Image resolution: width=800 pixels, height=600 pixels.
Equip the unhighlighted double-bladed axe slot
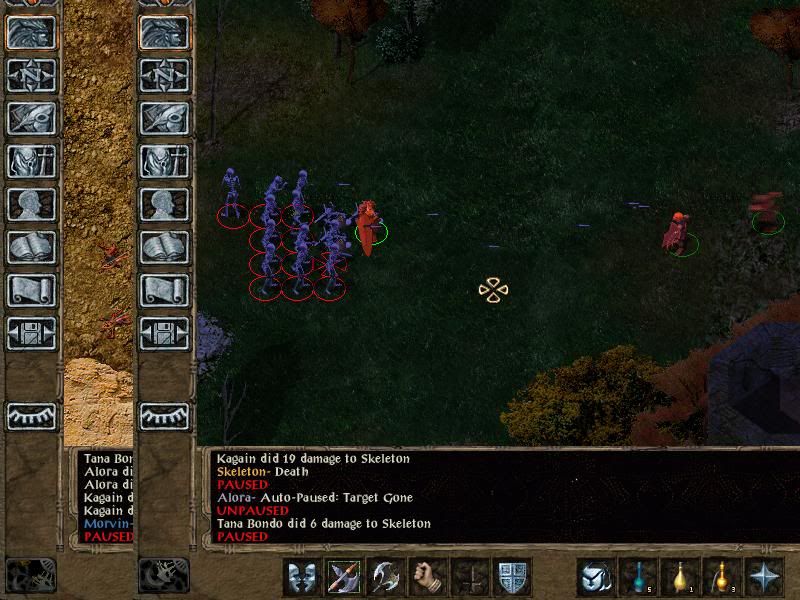(386, 578)
